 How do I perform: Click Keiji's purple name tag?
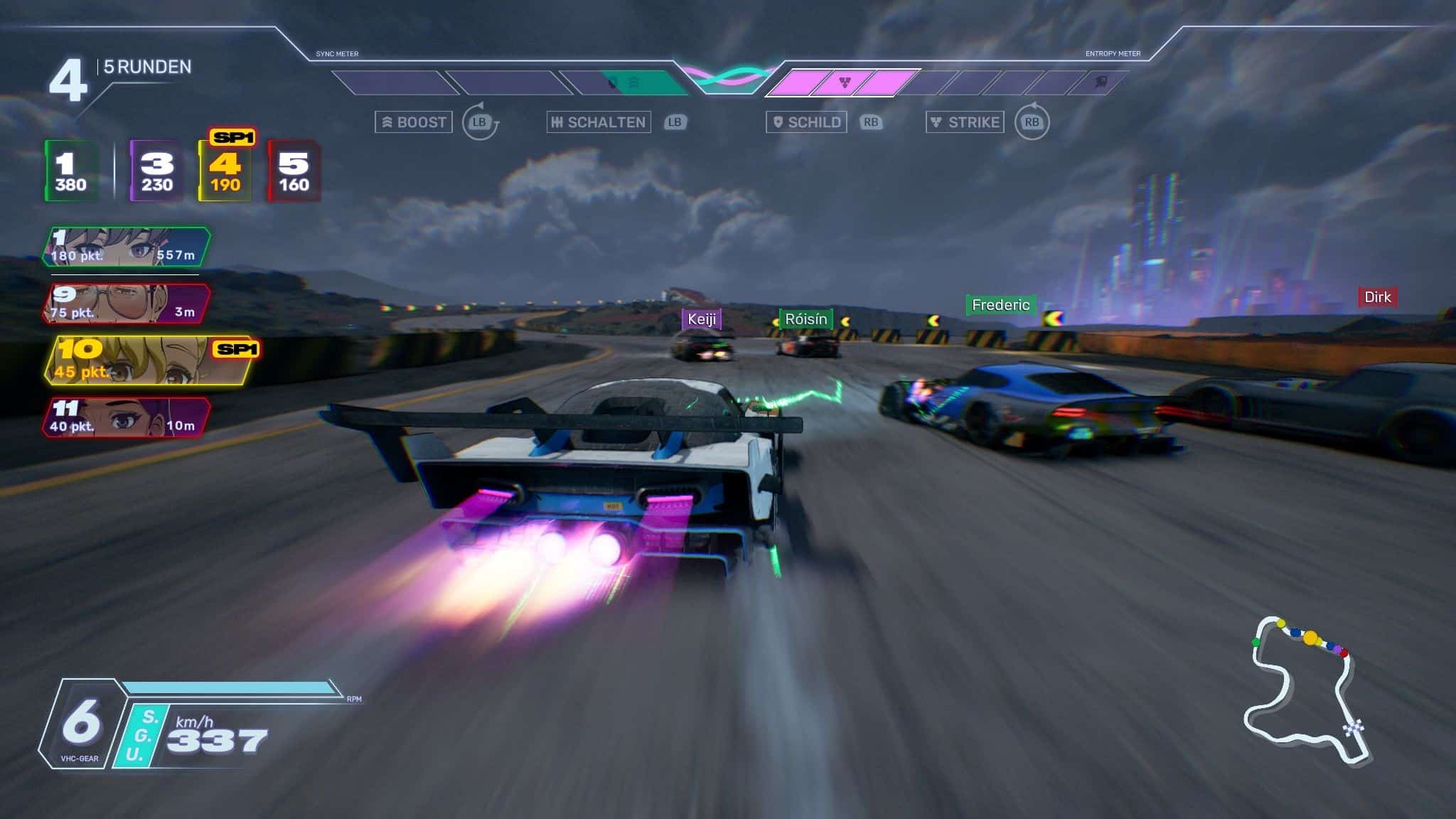coord(702,319)
